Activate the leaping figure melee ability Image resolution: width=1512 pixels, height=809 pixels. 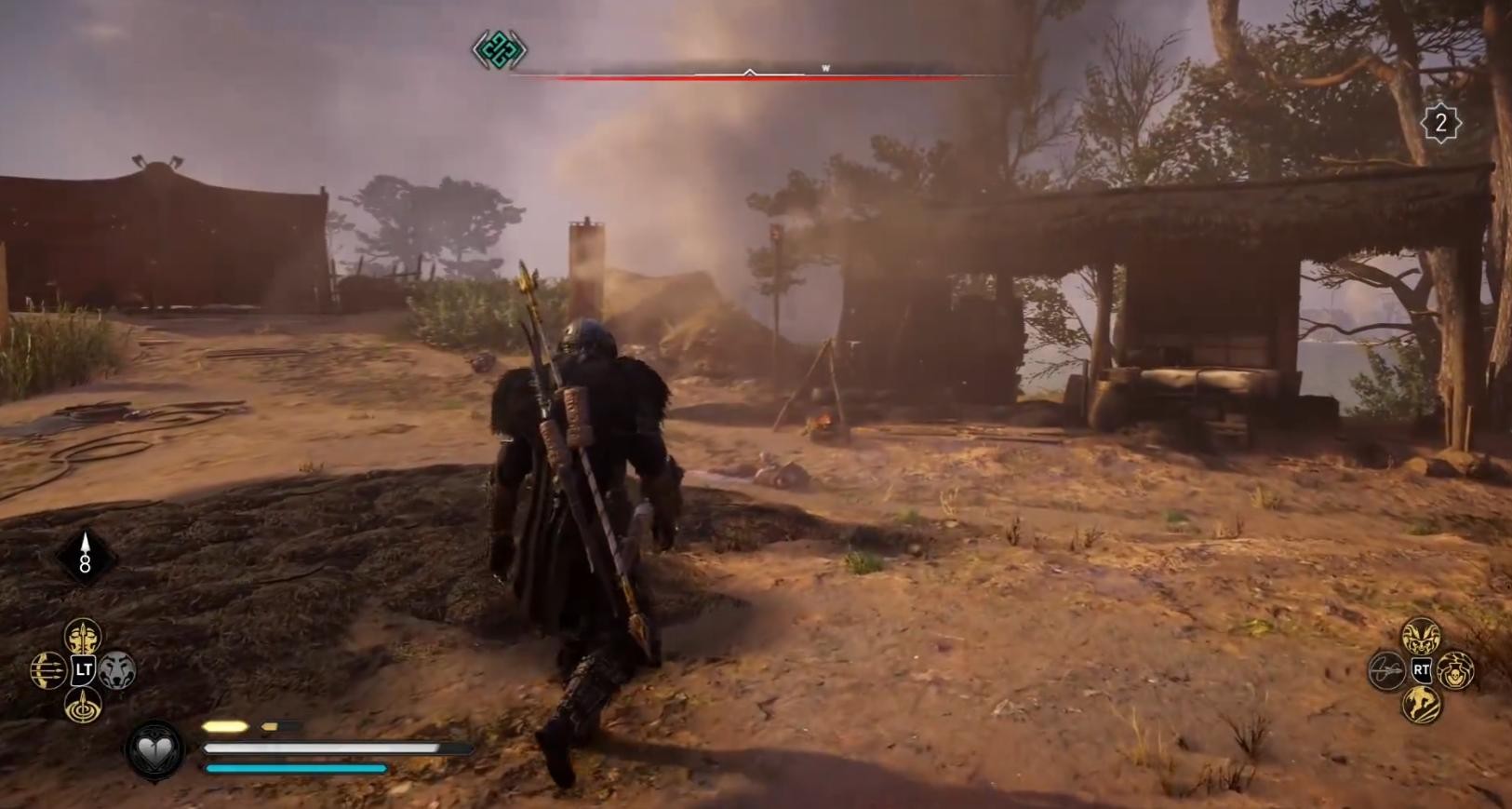(1421, 704)
